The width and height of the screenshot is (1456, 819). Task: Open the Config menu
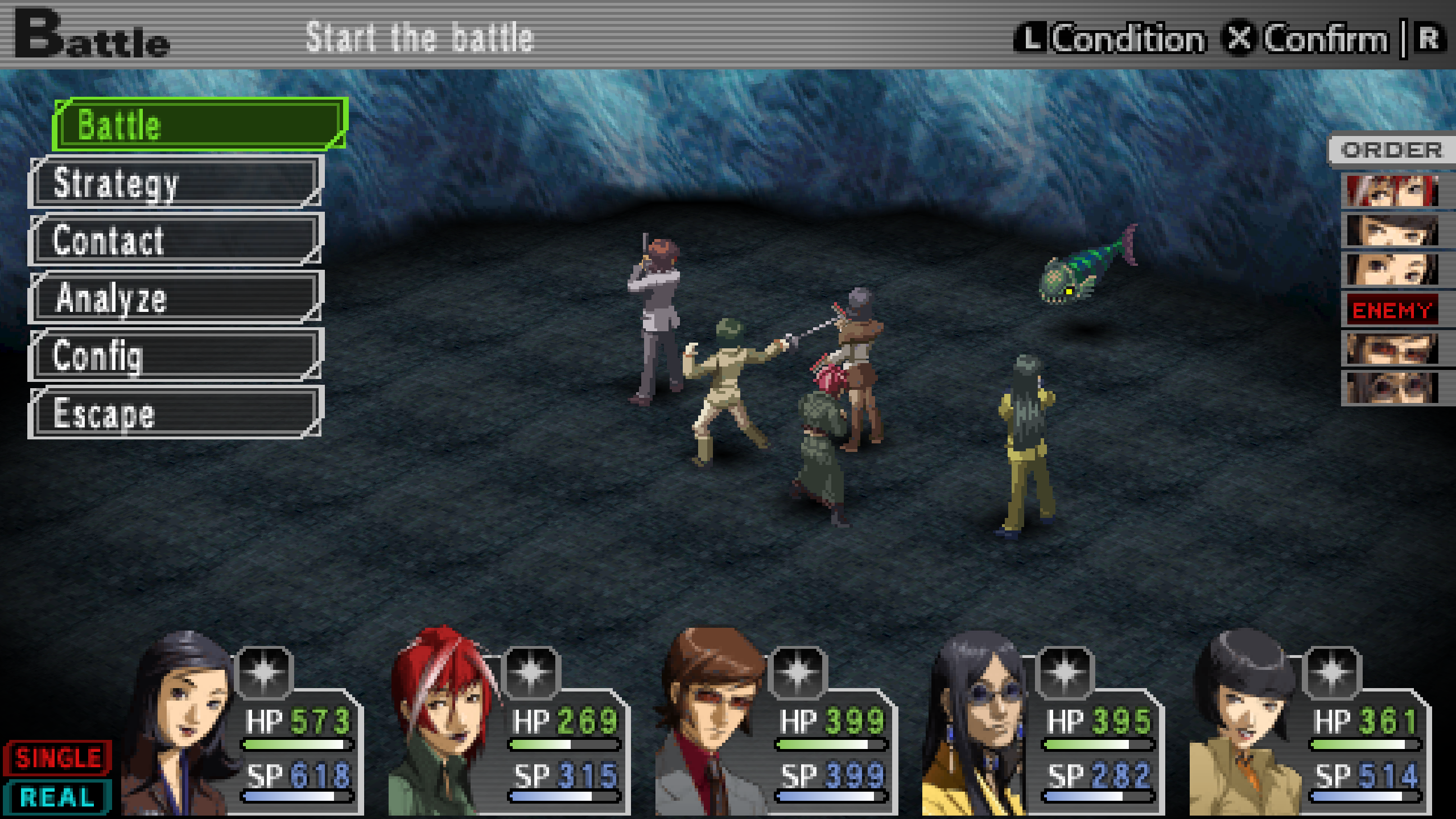[x=175, y=355]
